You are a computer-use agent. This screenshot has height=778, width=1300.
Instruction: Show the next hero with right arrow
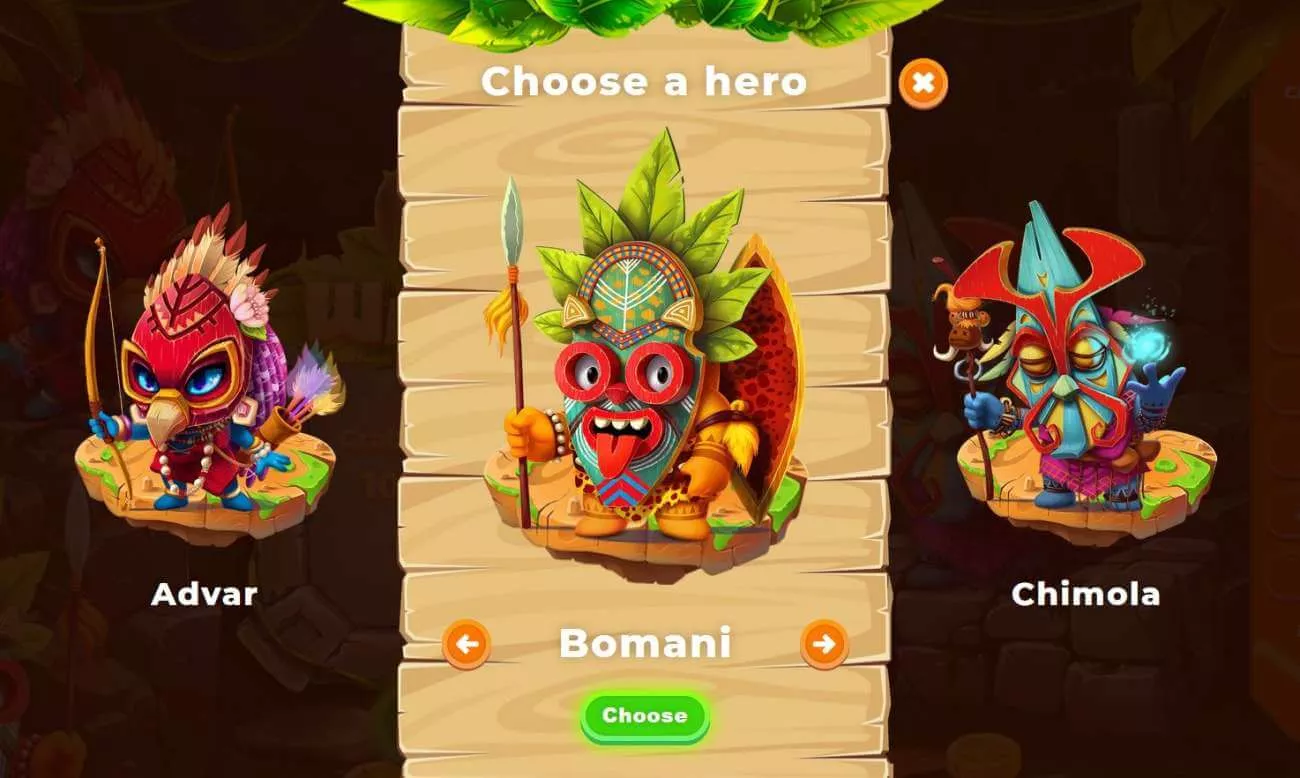[x=824, y=644]
